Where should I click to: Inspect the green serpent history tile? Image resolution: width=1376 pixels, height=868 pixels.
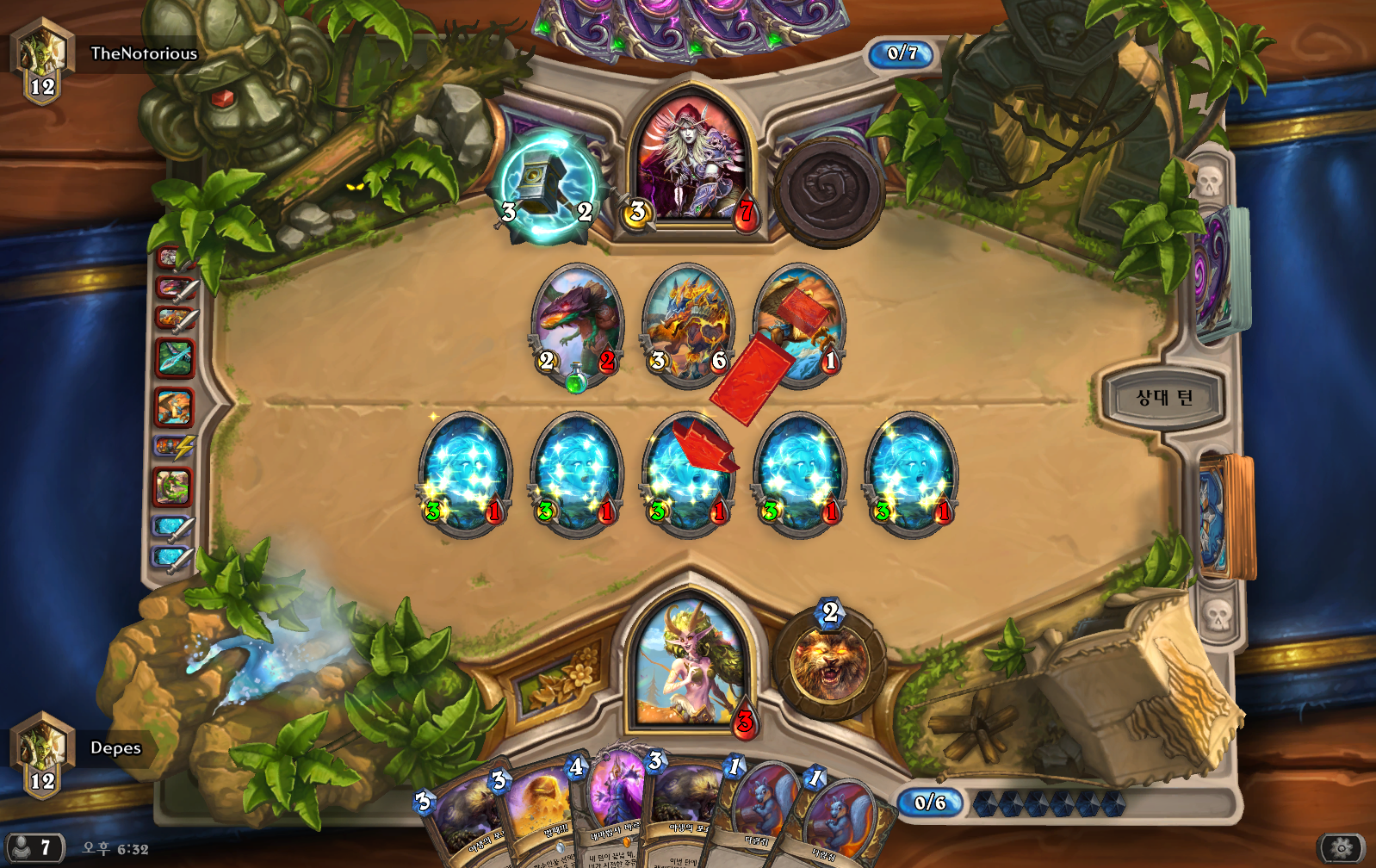tap(173, 487)
